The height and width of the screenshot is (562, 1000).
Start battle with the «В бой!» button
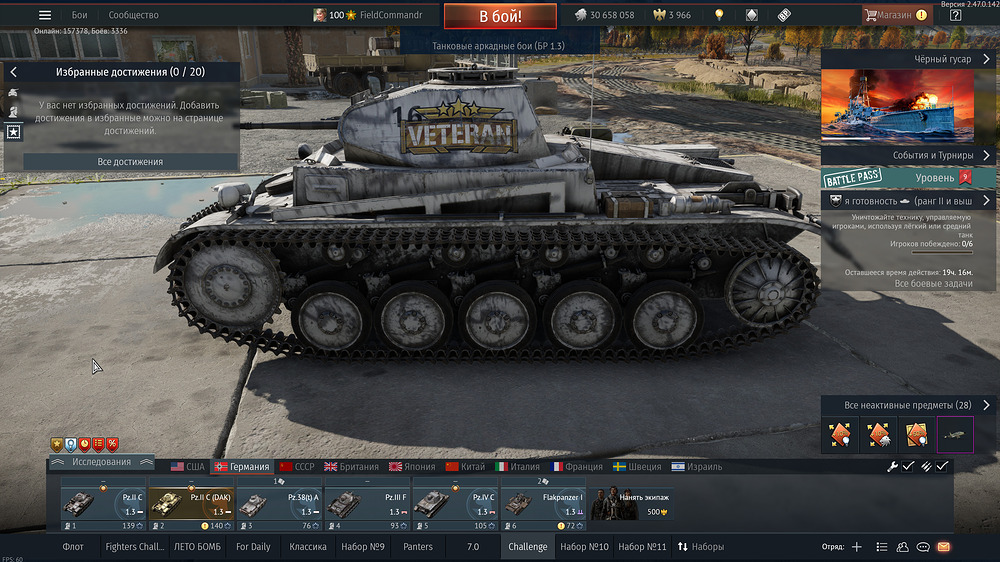click(x=499, y=17)
